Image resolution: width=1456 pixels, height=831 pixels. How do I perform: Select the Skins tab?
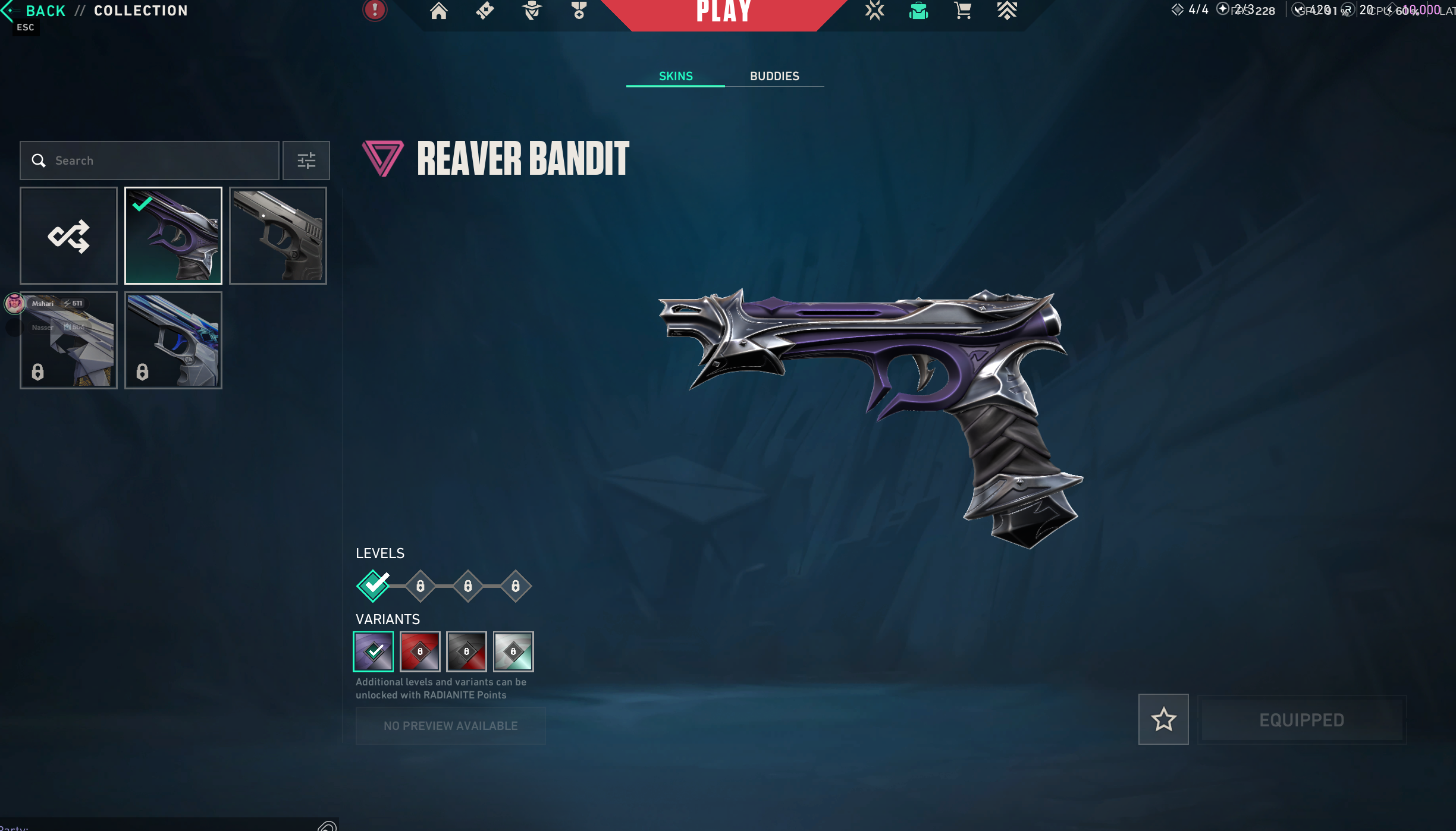[x=676, y=76]
